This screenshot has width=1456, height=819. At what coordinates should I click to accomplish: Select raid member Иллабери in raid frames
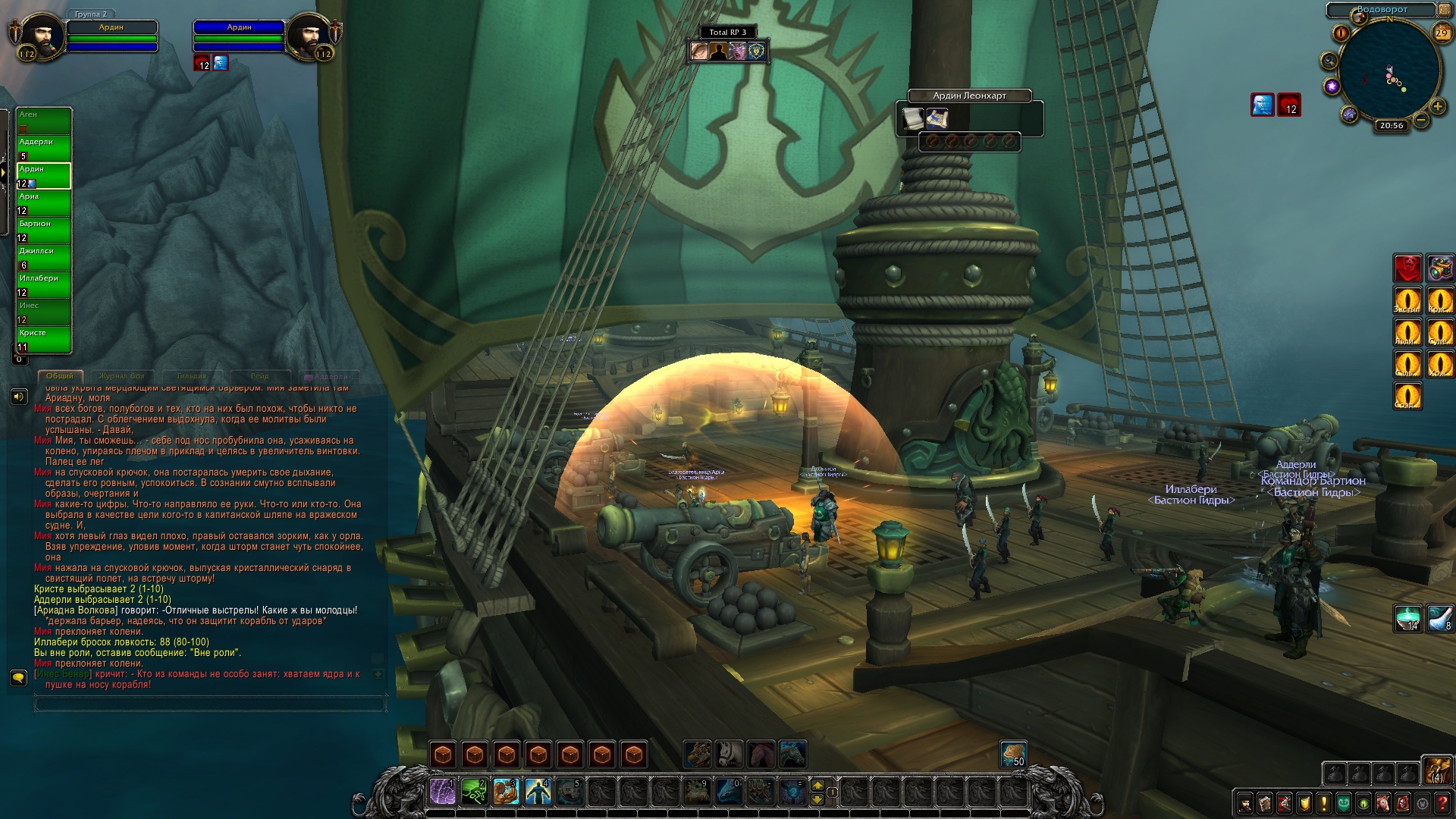(44, 284)
